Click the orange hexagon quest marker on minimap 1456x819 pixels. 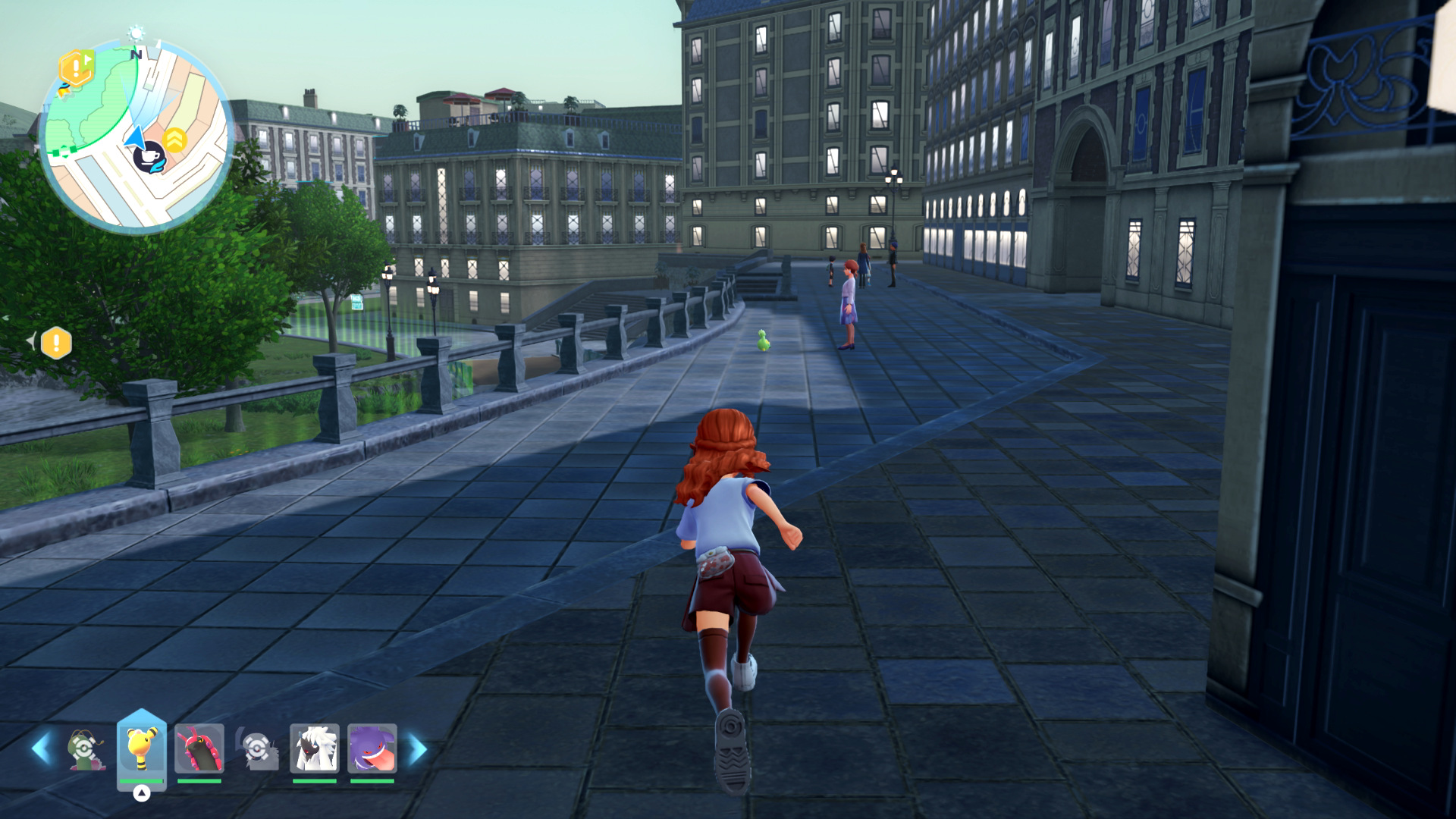[76, 68]
